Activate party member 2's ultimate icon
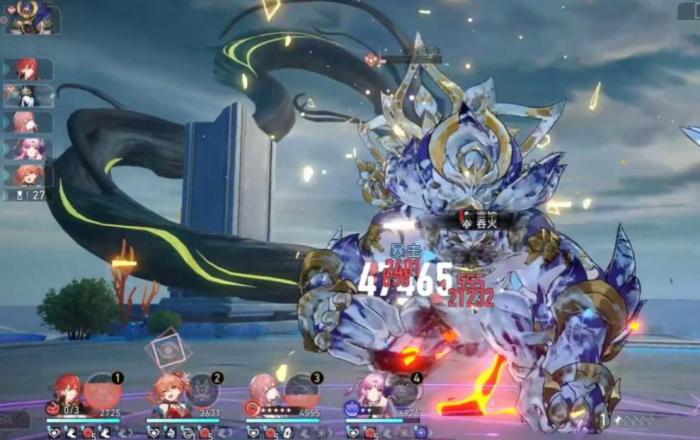 (203, 390)
